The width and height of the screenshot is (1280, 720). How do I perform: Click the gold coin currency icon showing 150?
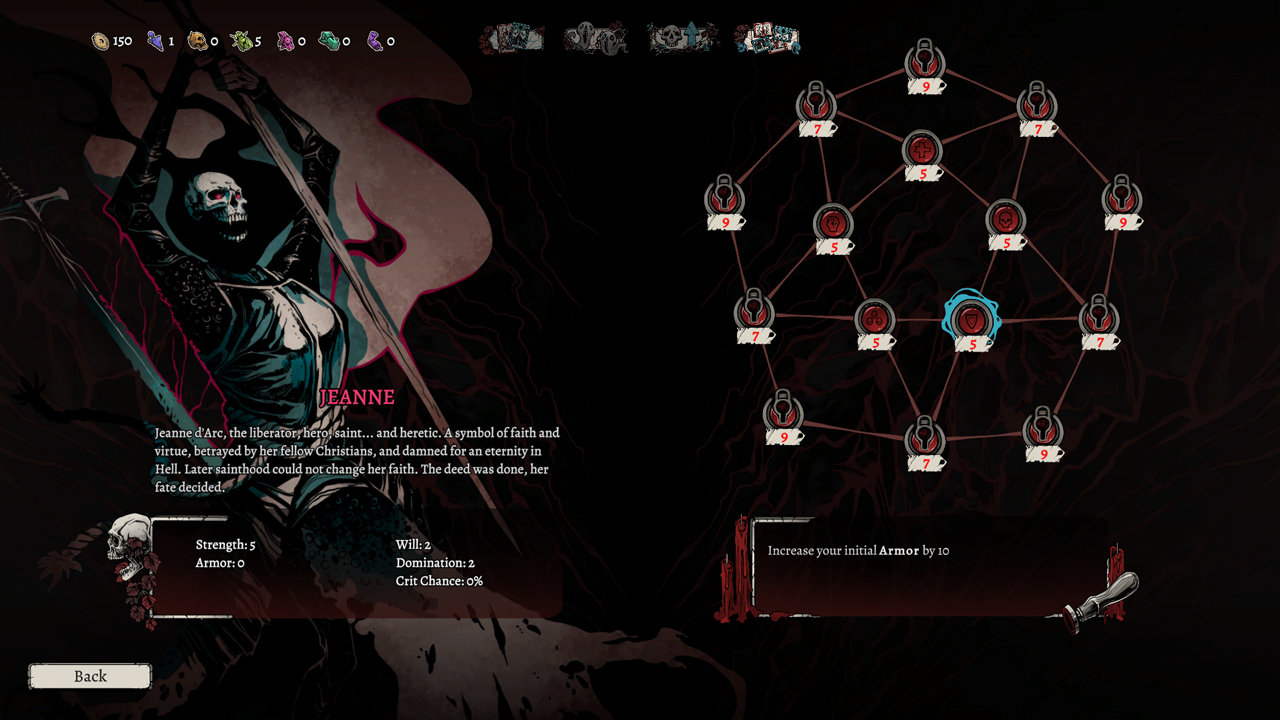(99, 40)
